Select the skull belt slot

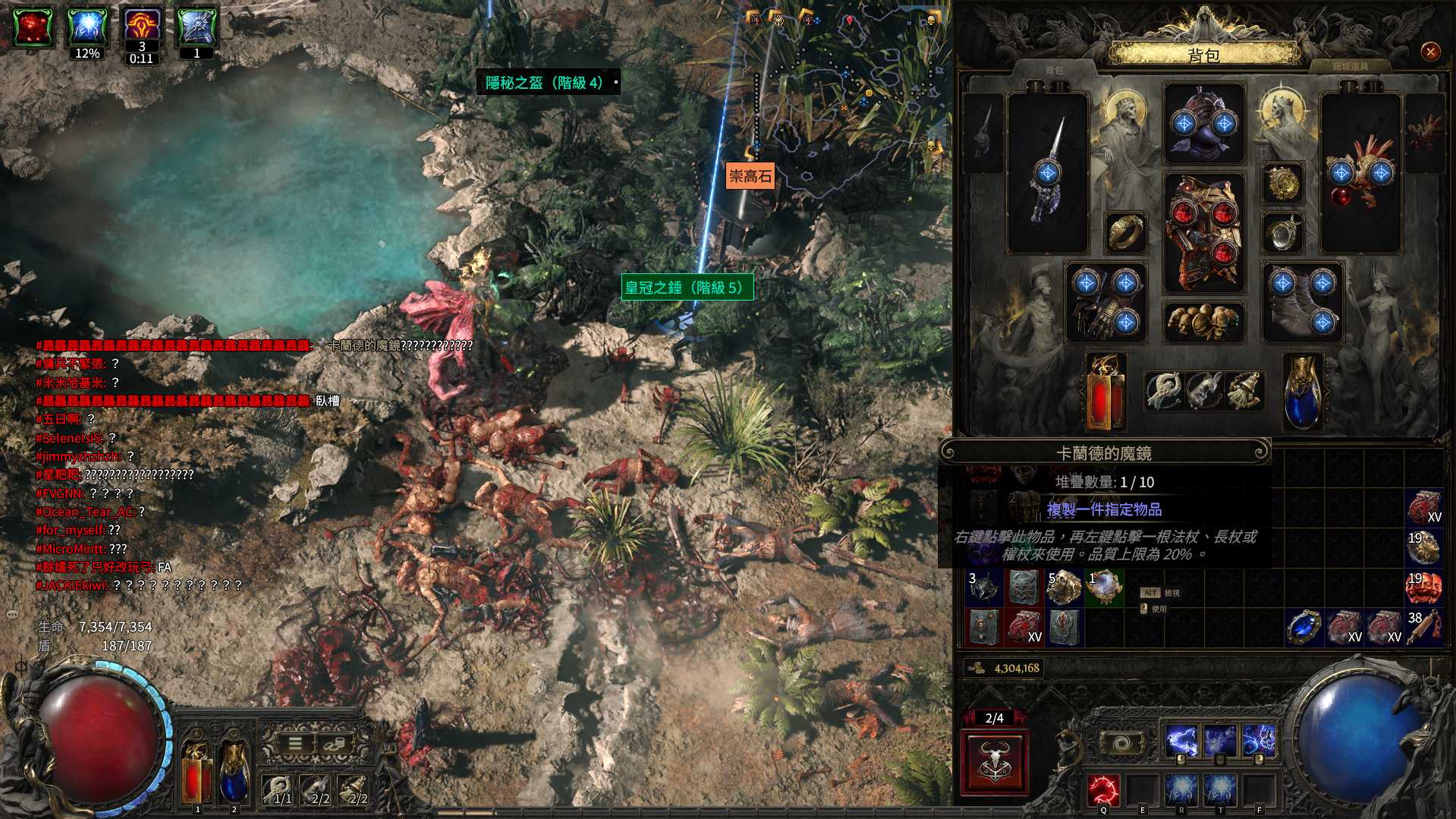1204,322
